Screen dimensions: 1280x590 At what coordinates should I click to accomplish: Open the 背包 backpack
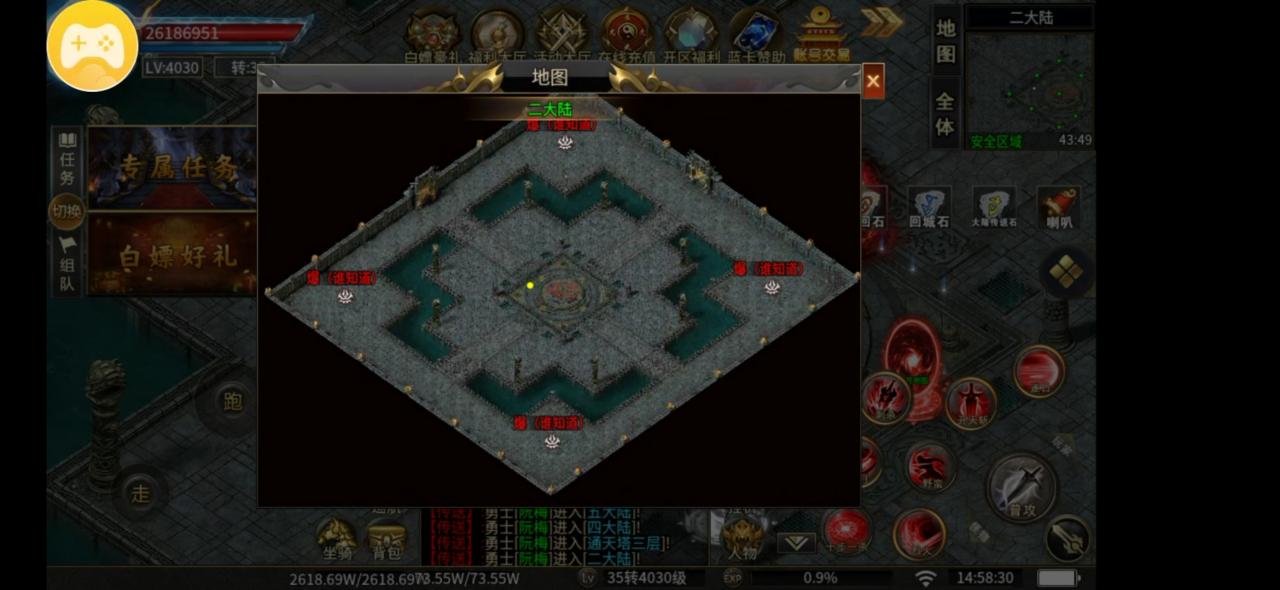coord(387,540)
